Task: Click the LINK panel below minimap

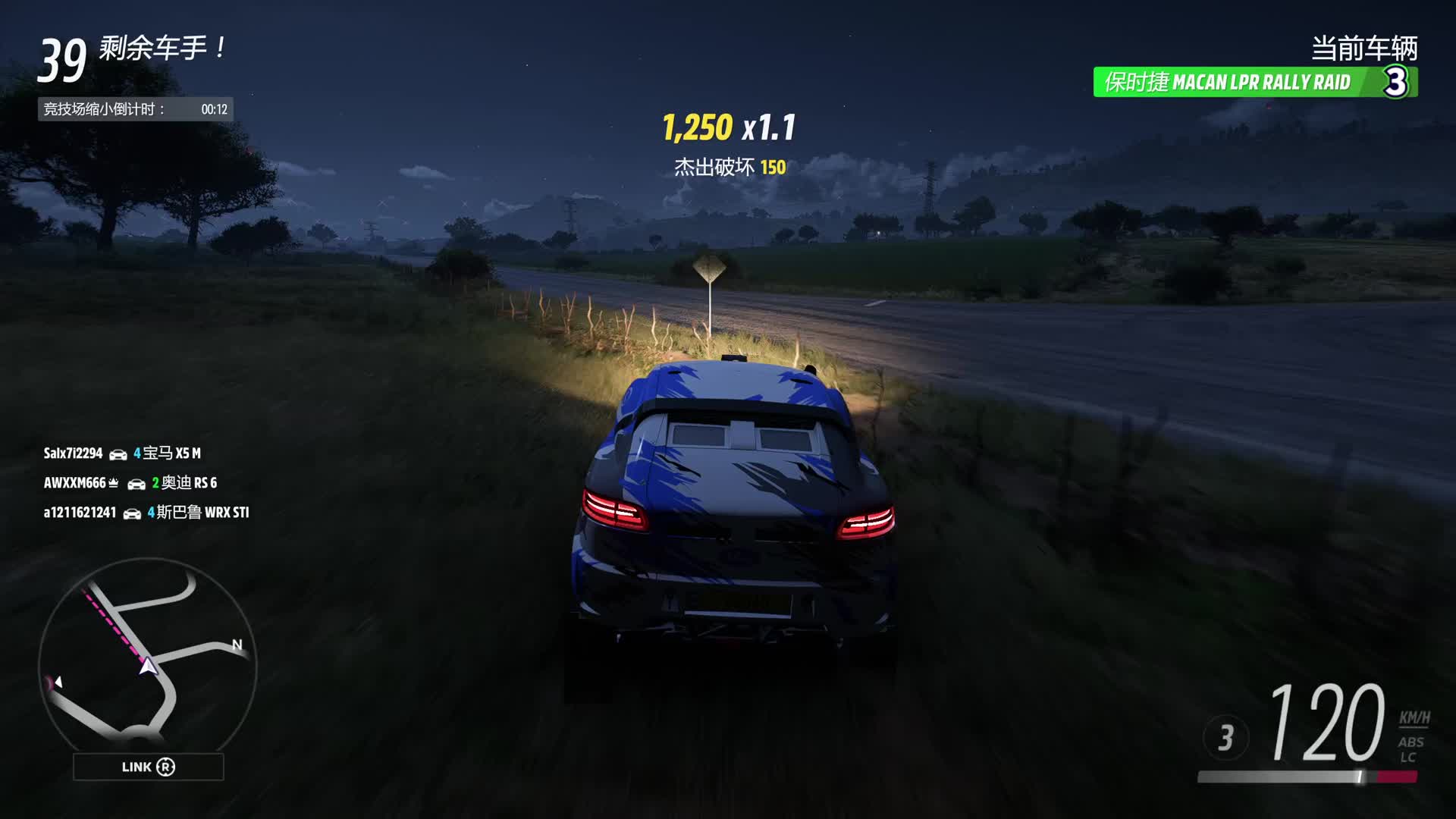Action: (148, 767)
